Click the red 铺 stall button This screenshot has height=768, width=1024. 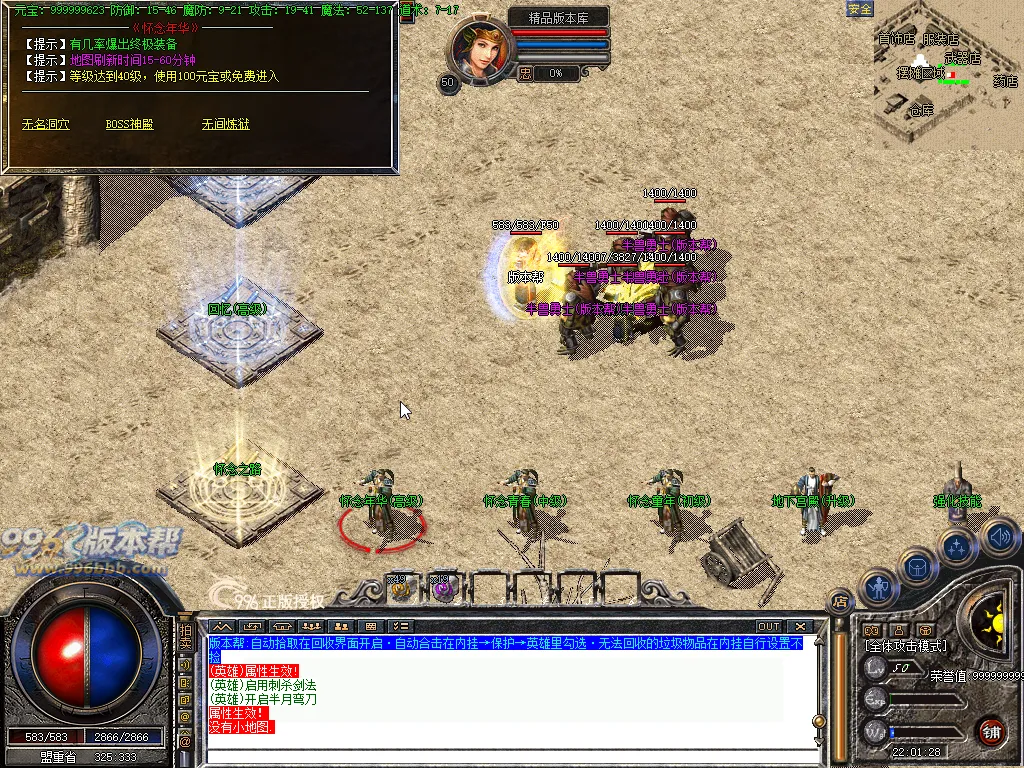(x=991, y=731)
